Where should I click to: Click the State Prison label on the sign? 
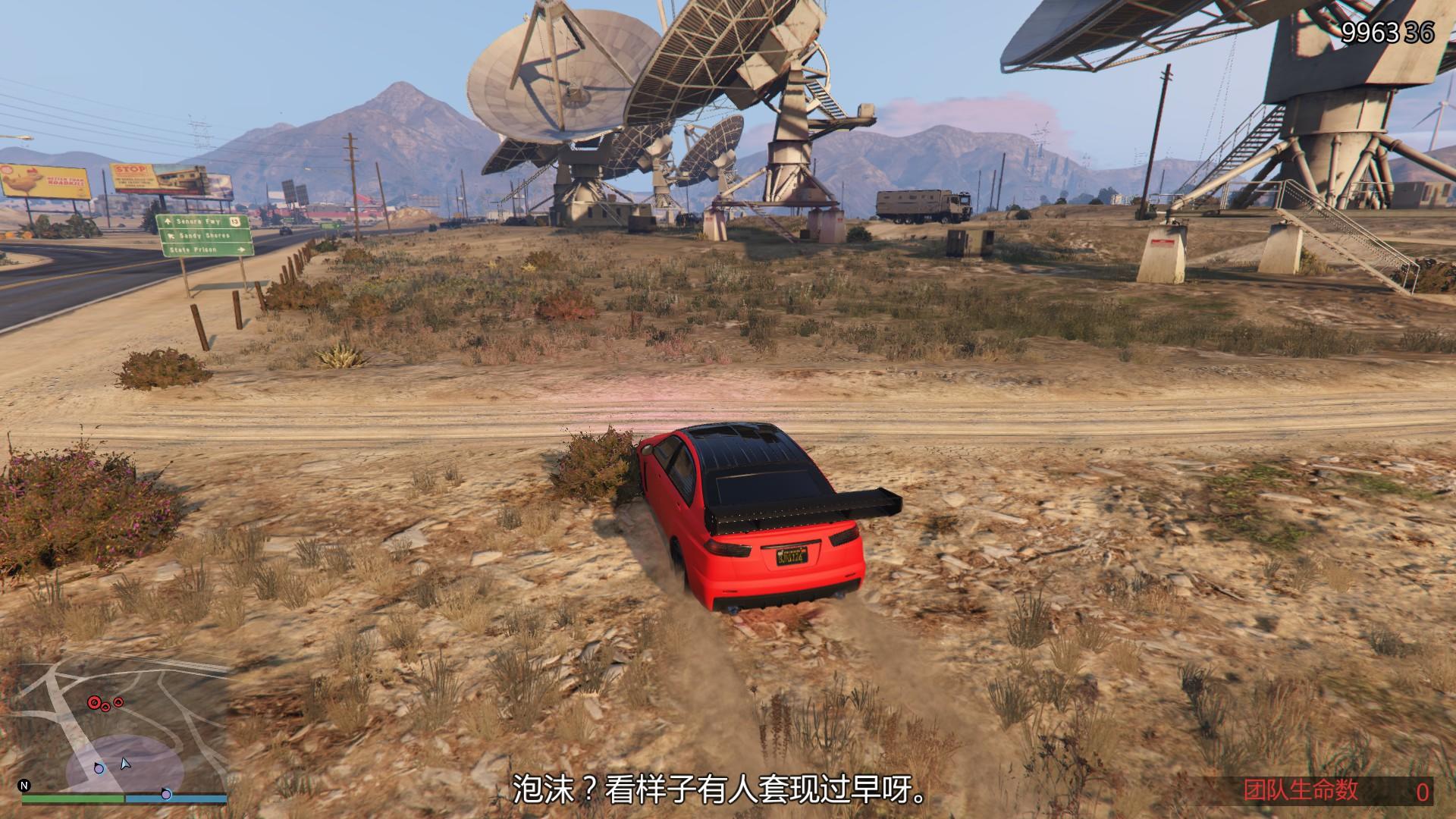click(x=193, y=249)
